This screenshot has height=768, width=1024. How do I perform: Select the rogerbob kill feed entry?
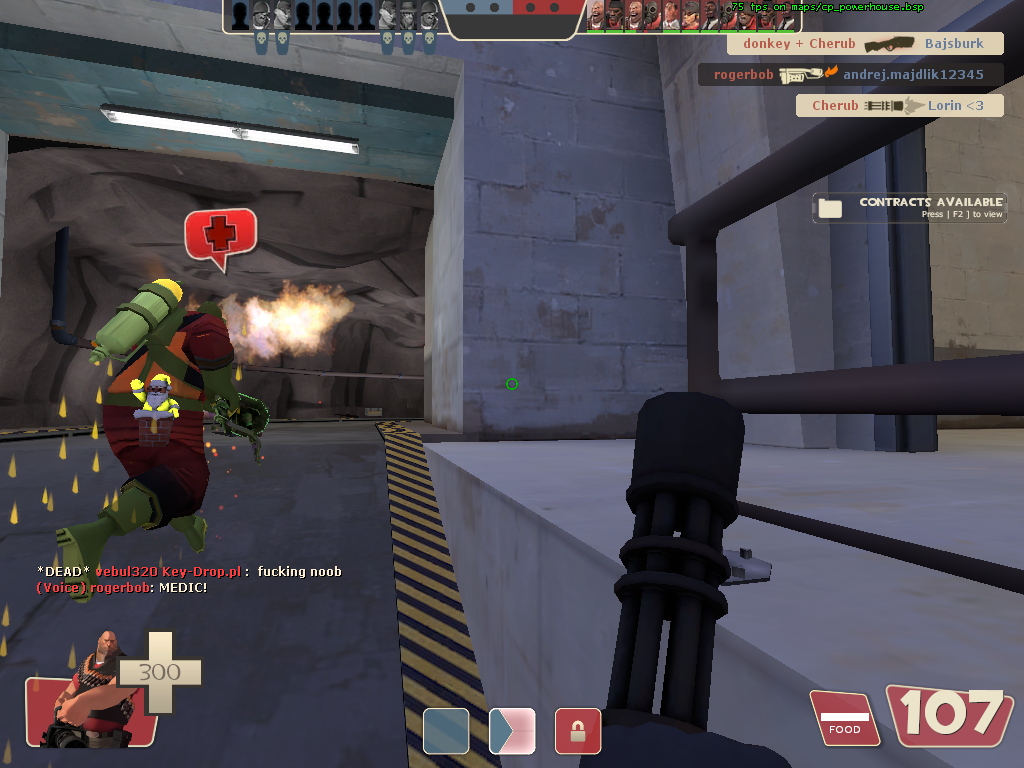pos(850,74)
